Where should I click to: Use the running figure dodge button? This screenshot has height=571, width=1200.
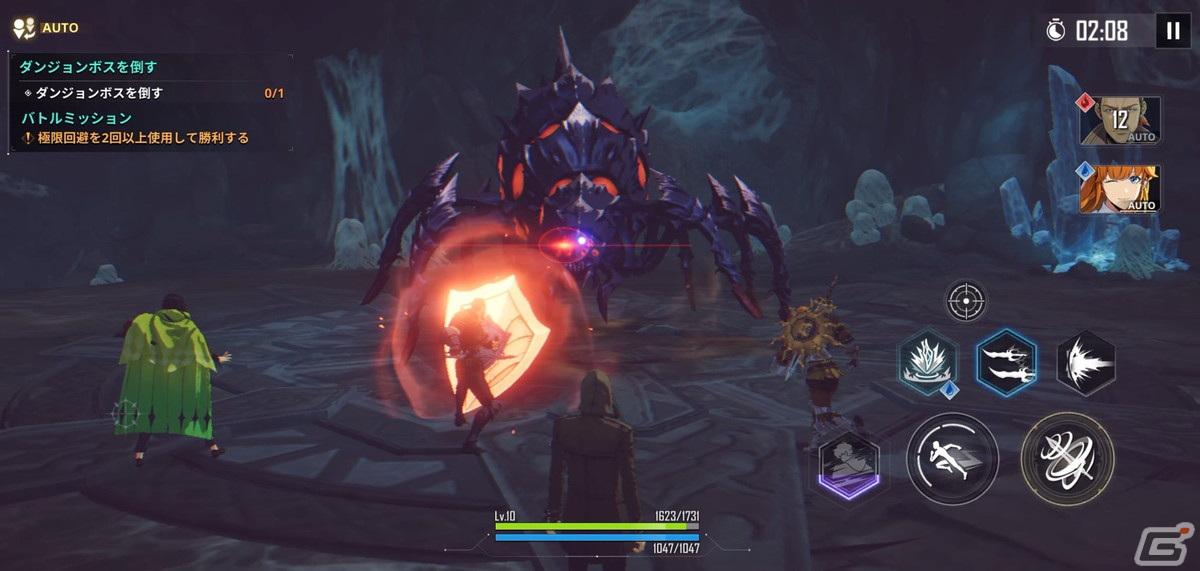click(x=952, y=460)
